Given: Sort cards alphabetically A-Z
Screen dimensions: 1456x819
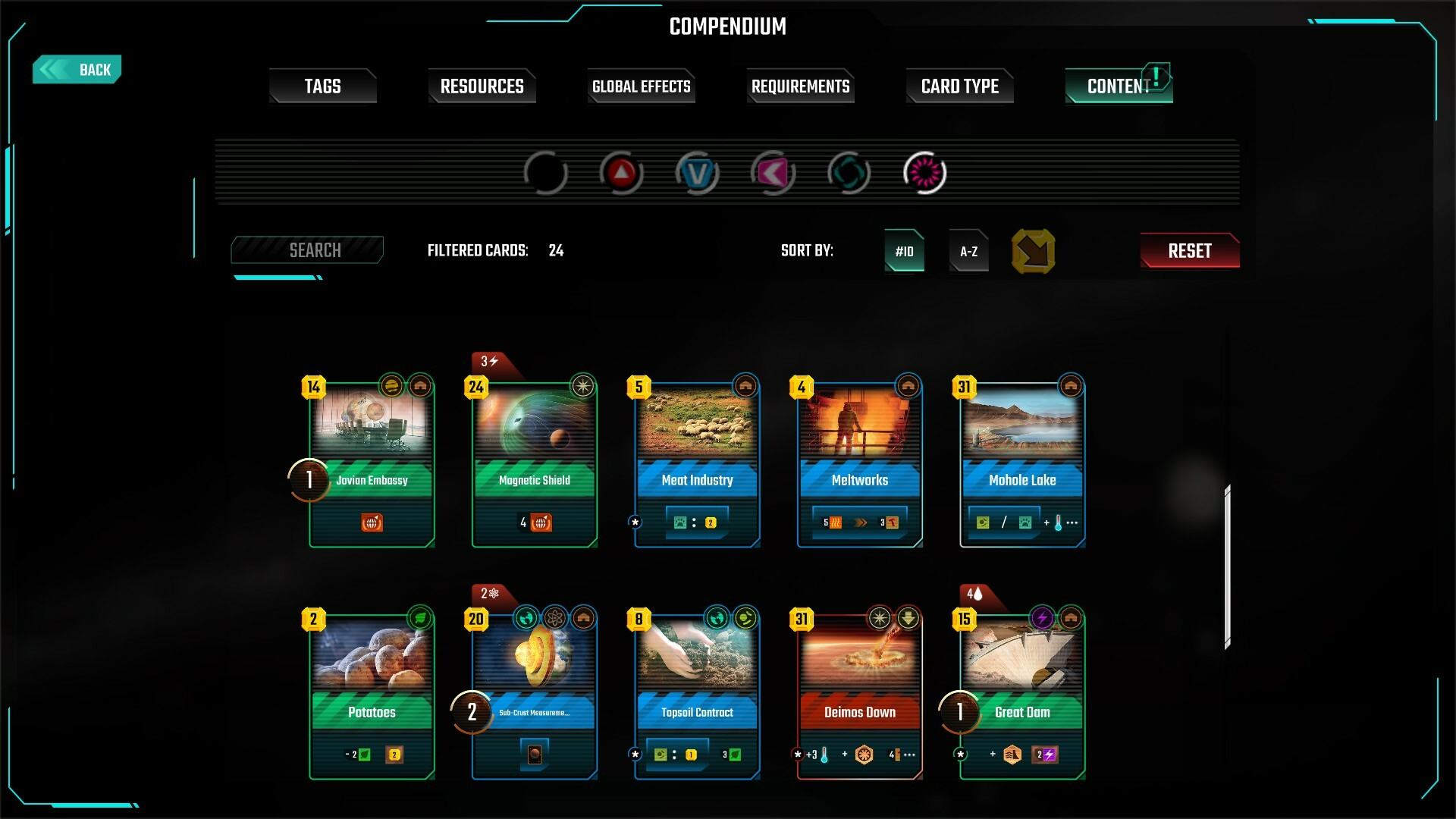Looking at the screenshot, I should click(968, 251).
